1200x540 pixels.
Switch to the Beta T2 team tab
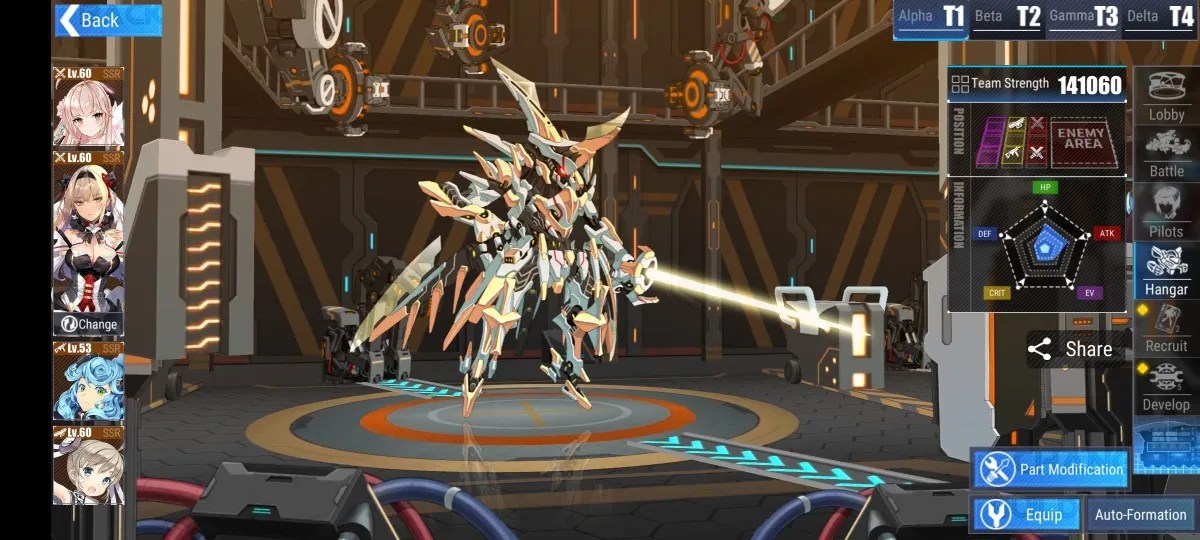click(1007, 17)
